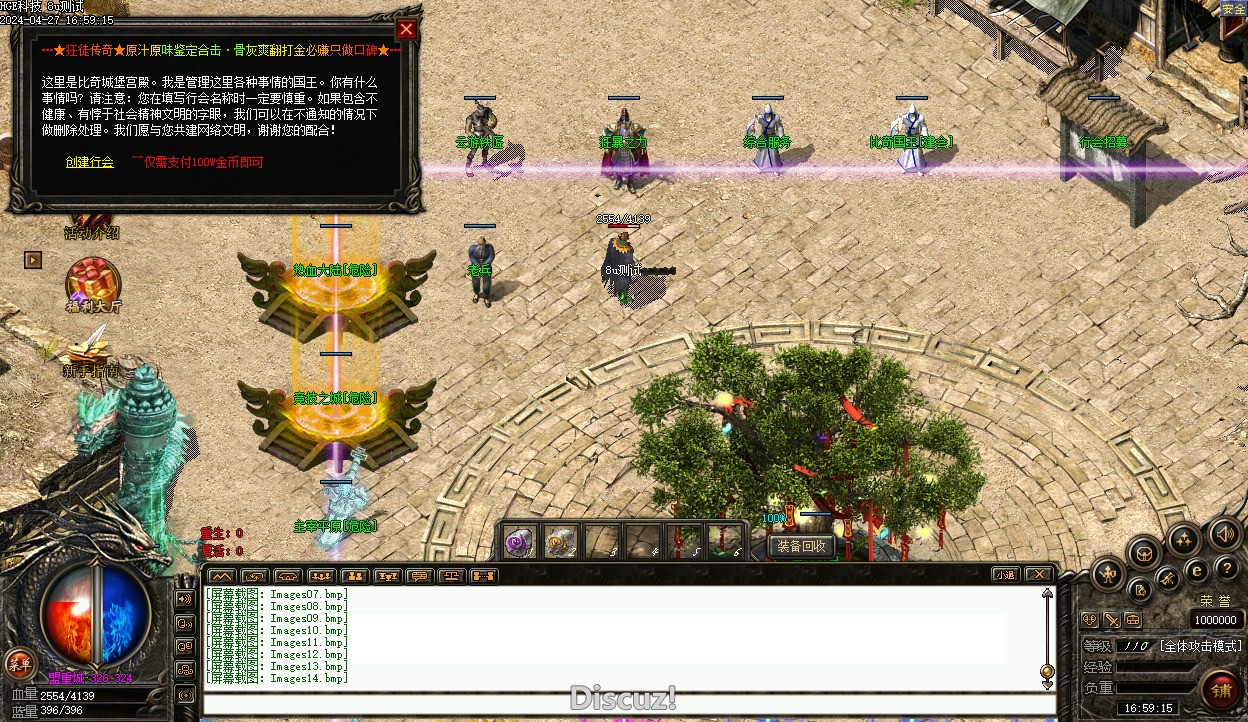Open the character equipment figure button
Screen dimensions: 1248x722
pos(1109,574)
